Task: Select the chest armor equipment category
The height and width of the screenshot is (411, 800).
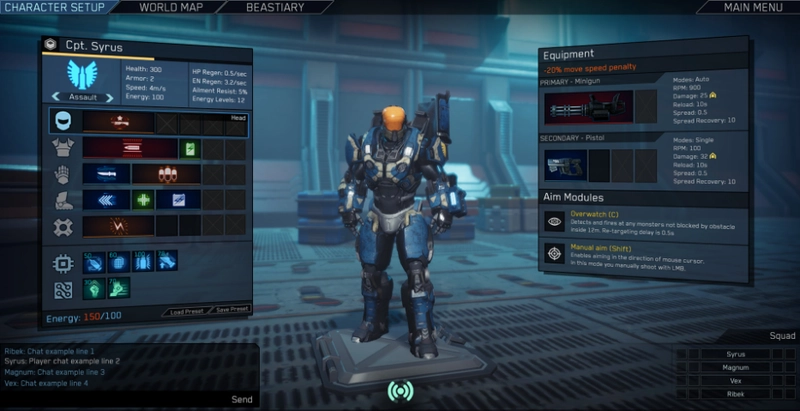Action: (62, 148)
